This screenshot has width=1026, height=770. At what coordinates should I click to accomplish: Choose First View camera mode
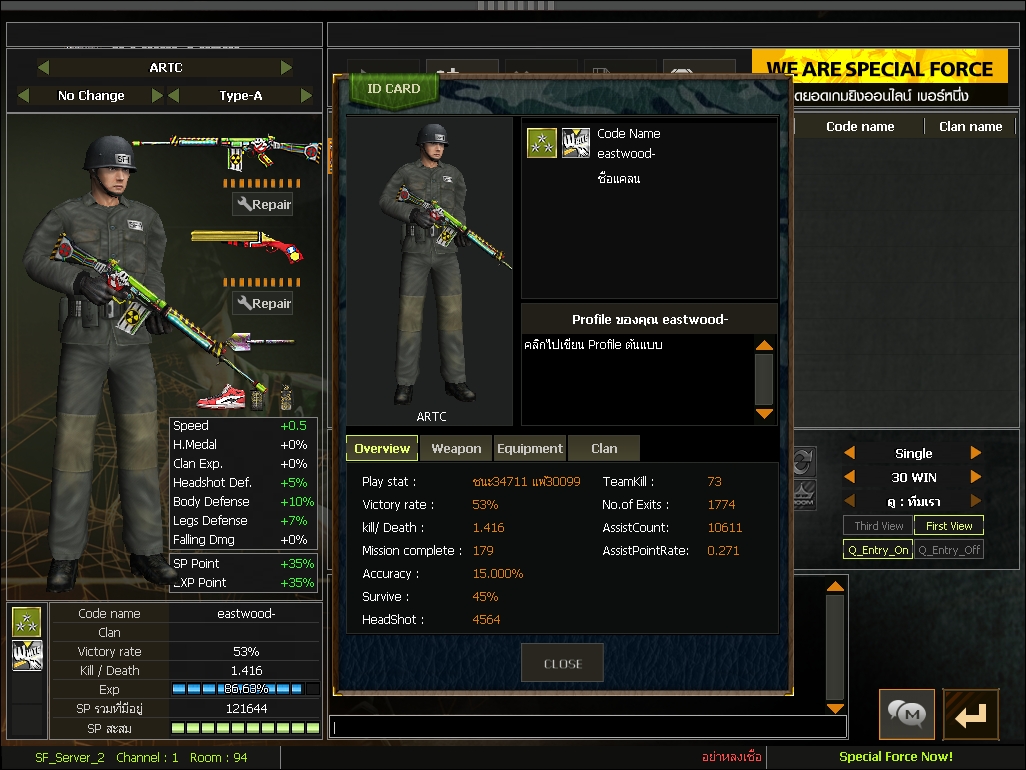(x=949, y=526)
